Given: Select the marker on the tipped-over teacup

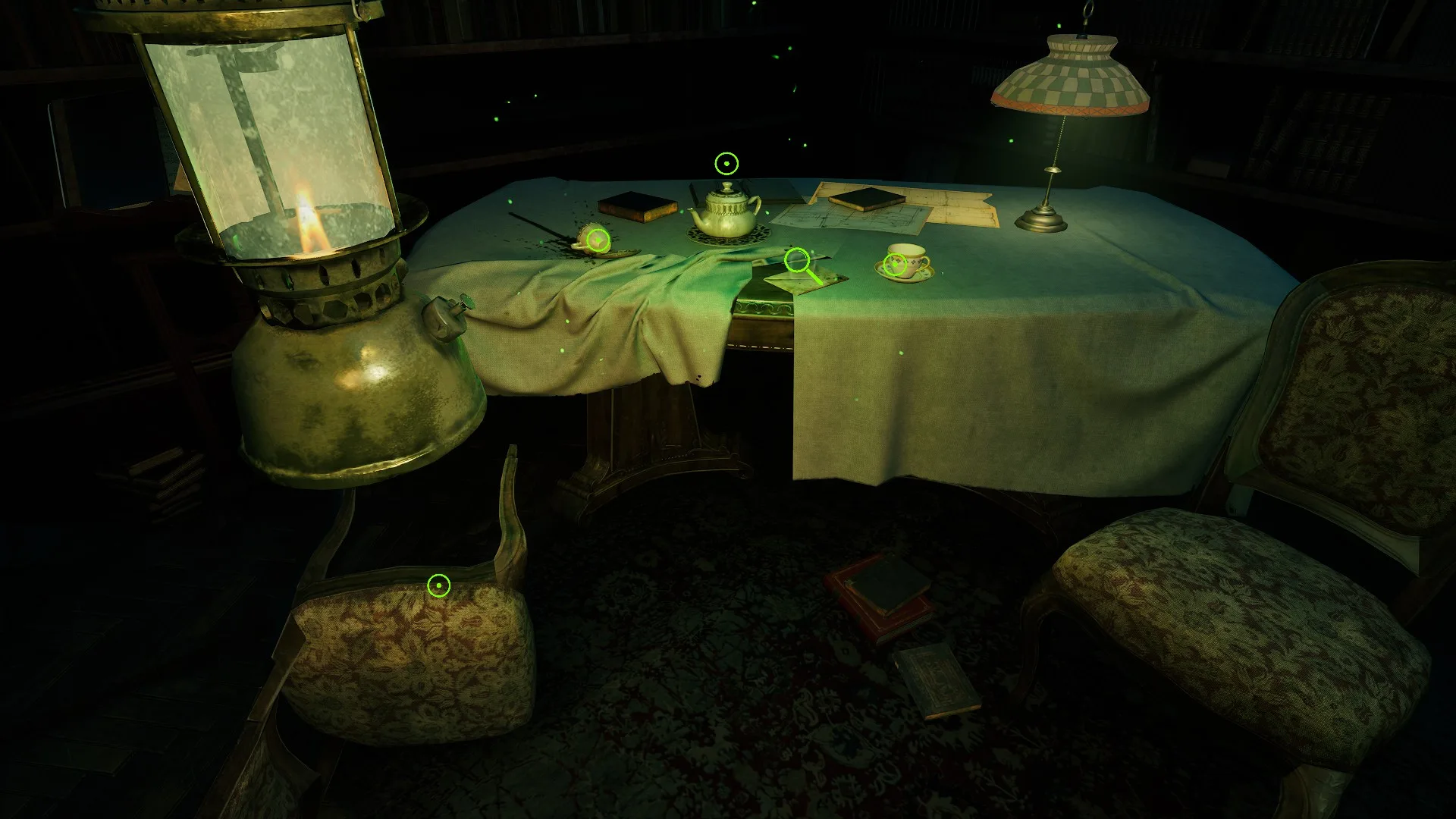Looking at the screenshot, I should click(x=598, y=240).
